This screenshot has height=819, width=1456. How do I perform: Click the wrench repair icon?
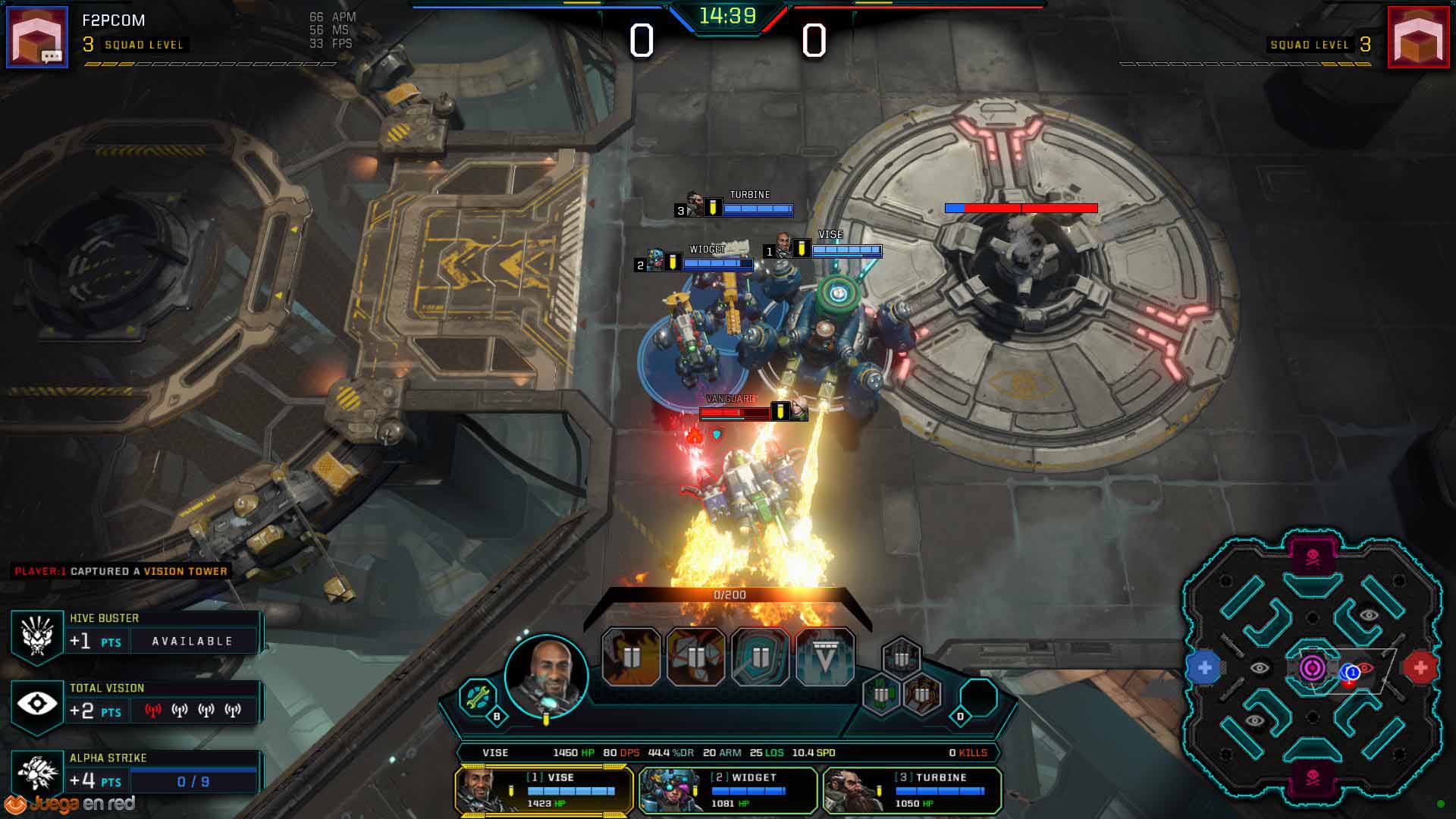[x=478, y=697]
